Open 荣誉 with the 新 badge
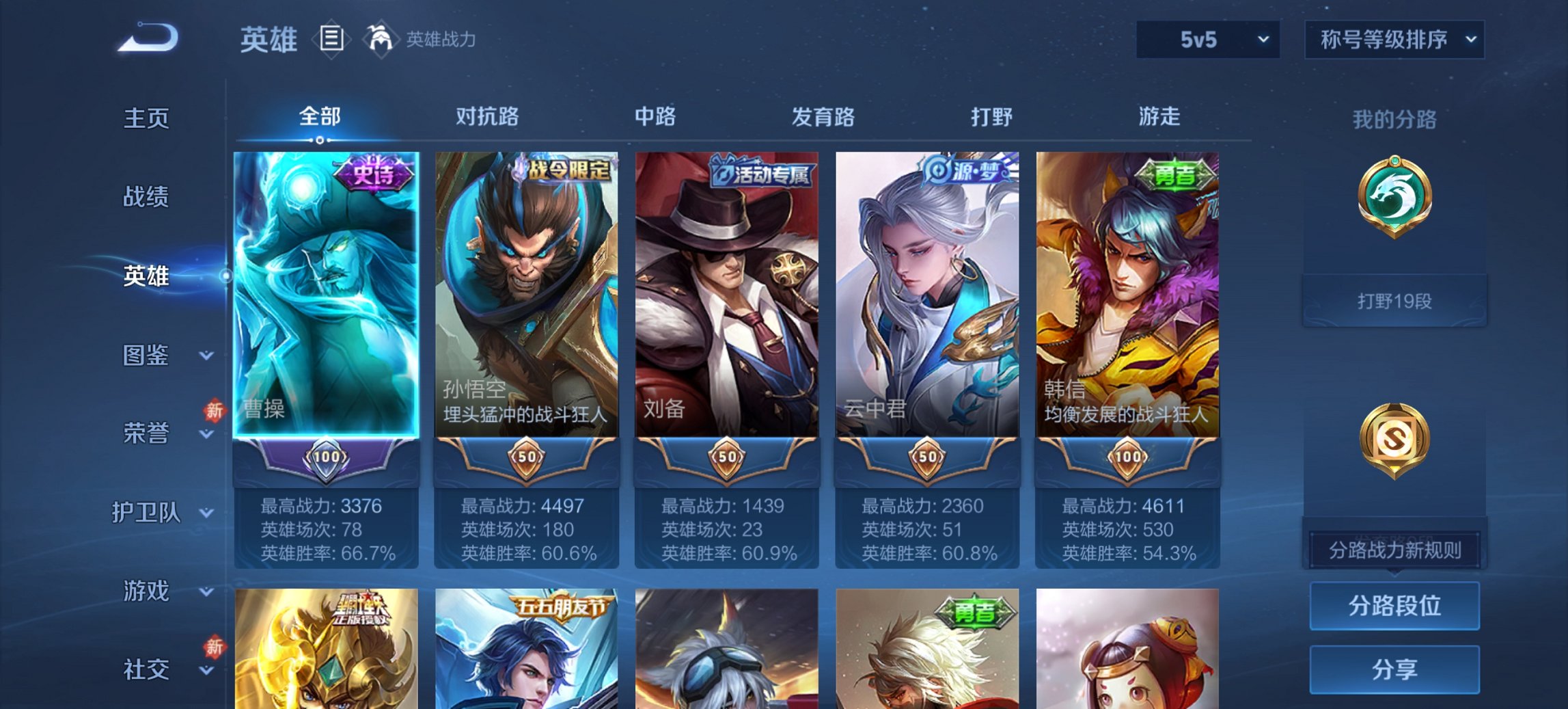1568x709 pixels. [x=148, y=433]
